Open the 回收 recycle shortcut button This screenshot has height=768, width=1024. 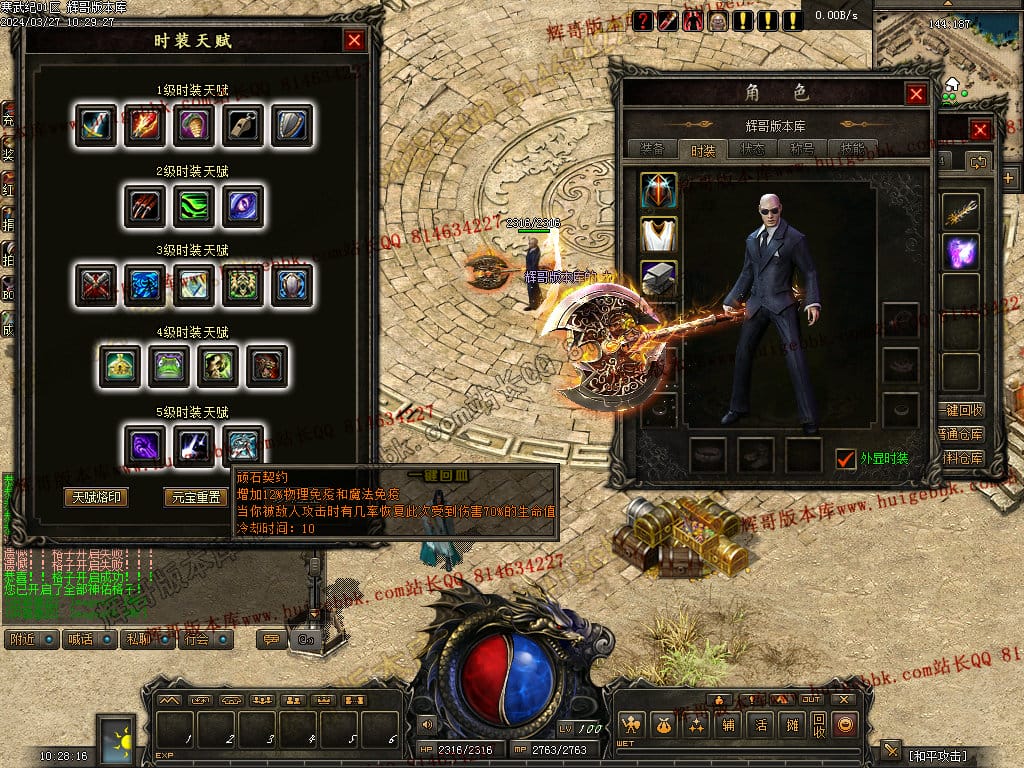point(819,725)
